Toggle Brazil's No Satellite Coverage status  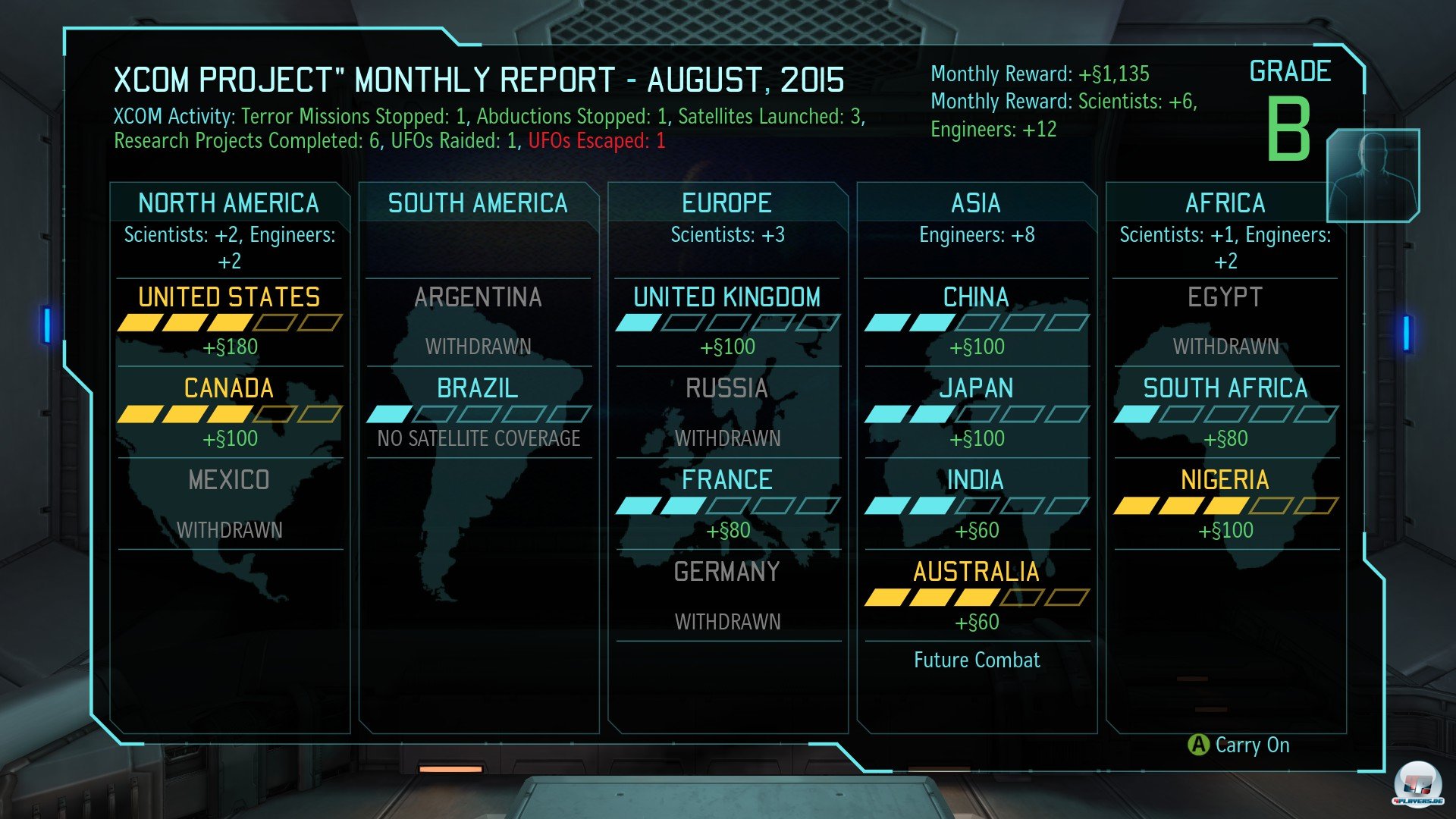(479, 438)
